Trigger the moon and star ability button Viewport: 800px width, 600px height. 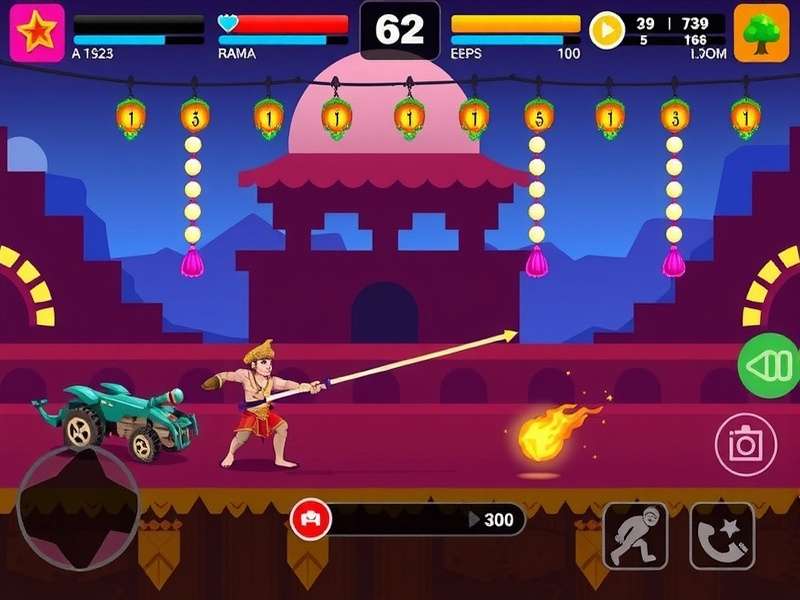pyautogui.click(x=722, y=535)
